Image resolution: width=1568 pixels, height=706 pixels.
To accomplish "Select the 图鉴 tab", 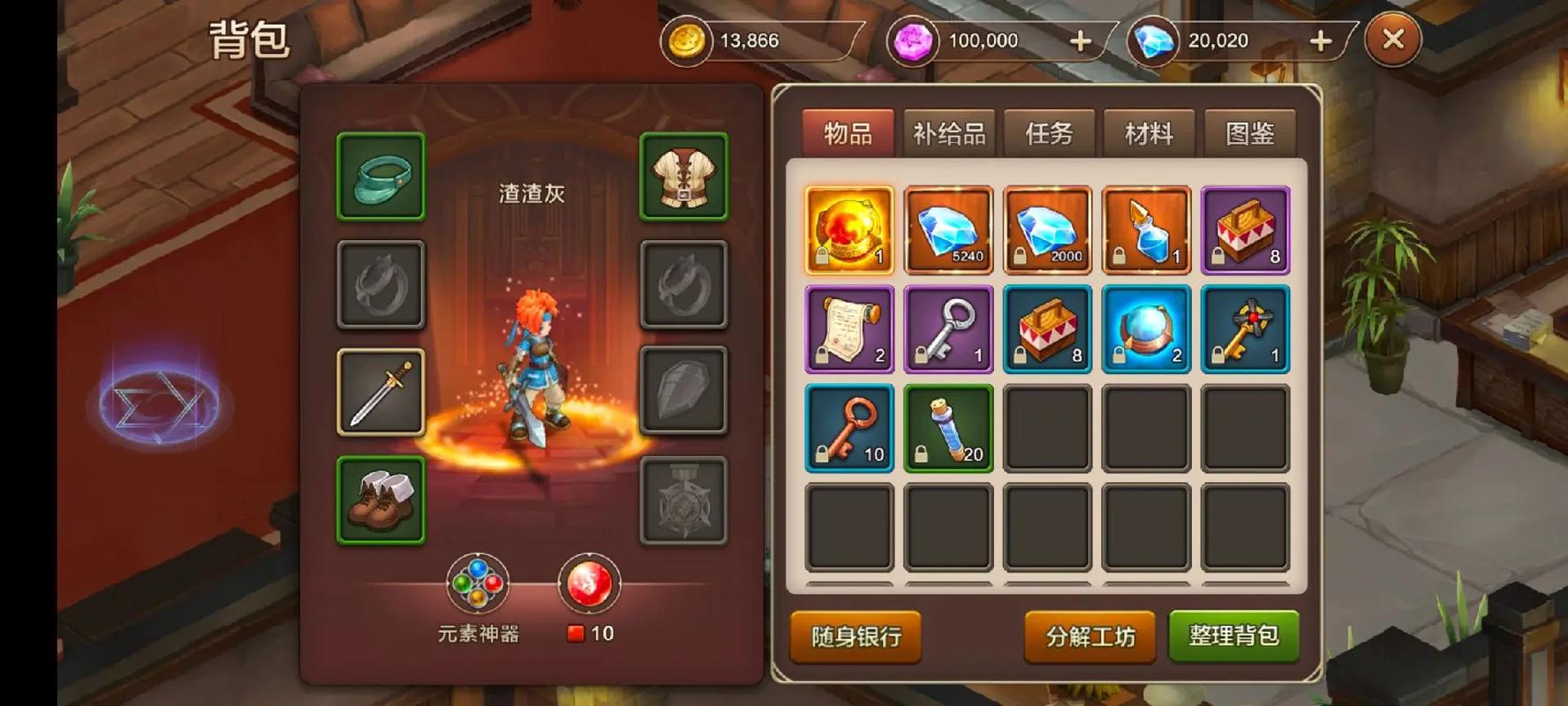I will tap(1249, 133).
